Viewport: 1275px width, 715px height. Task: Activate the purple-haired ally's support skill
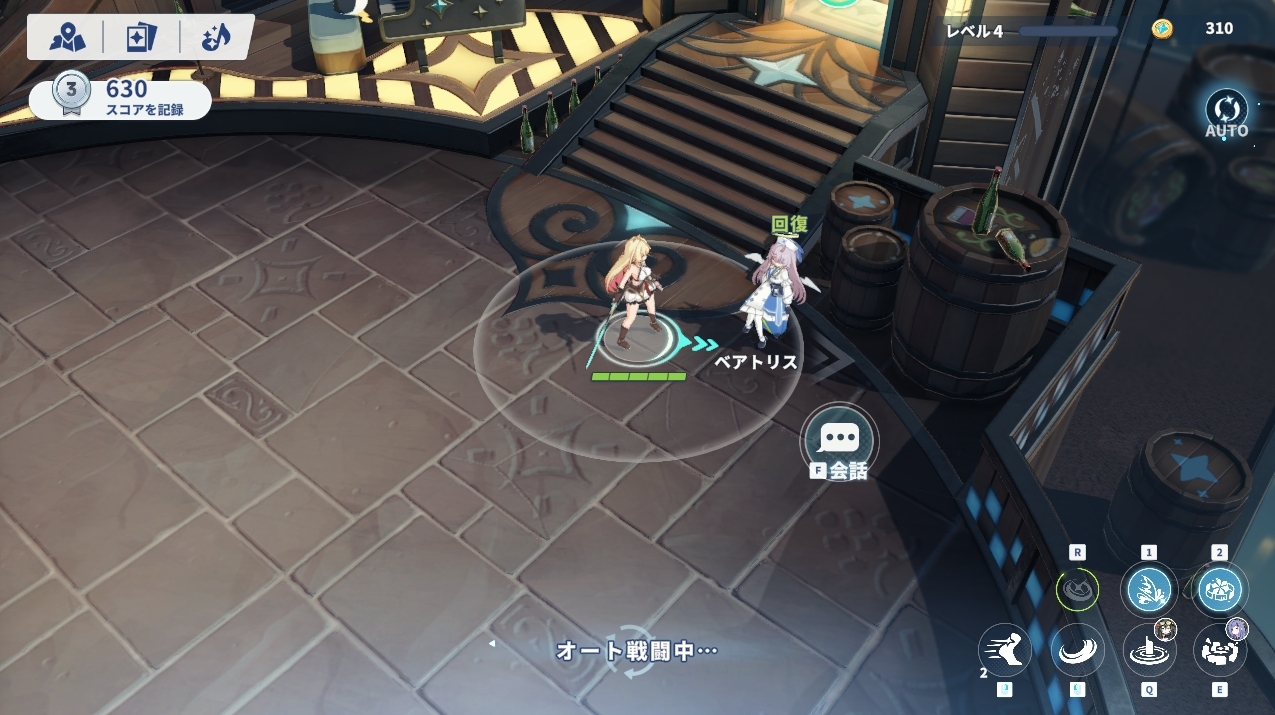[1220, 650]
